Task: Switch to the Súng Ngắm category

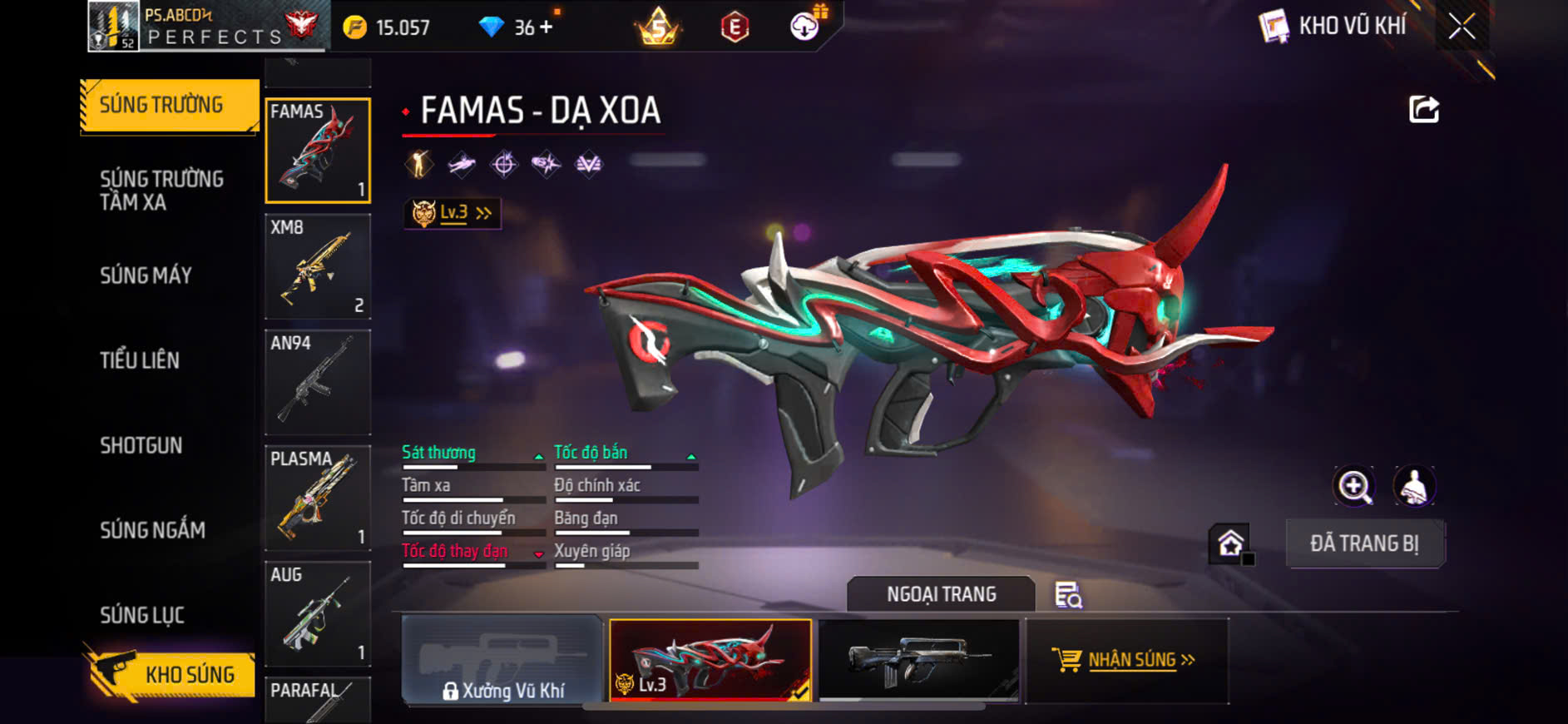Action: point(152,530)
